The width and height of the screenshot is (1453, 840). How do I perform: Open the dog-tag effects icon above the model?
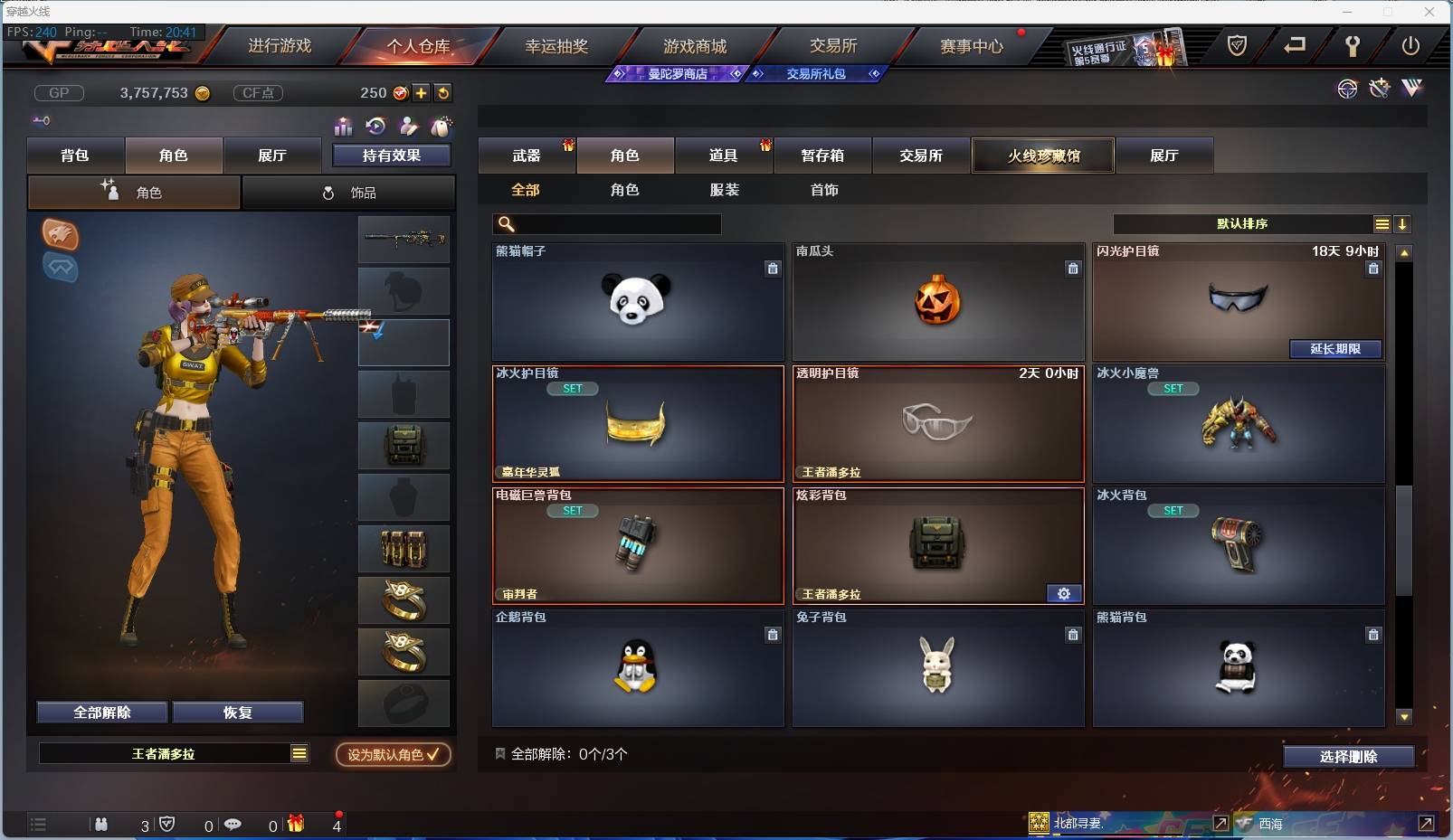click(x=442, y=127)
